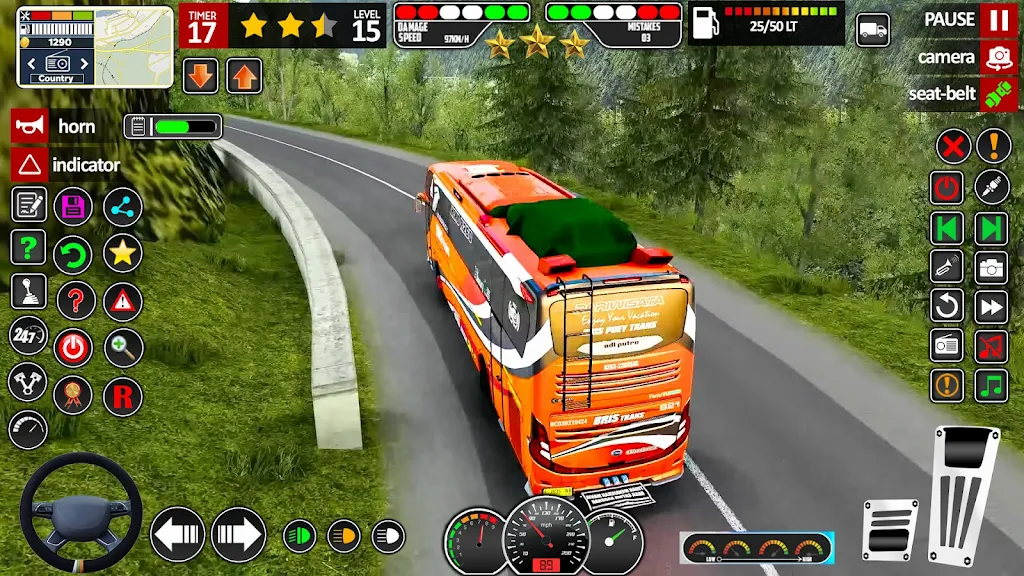Select the yellow star icon
This screenshot has height=576, width=1024.
point(122,253)
